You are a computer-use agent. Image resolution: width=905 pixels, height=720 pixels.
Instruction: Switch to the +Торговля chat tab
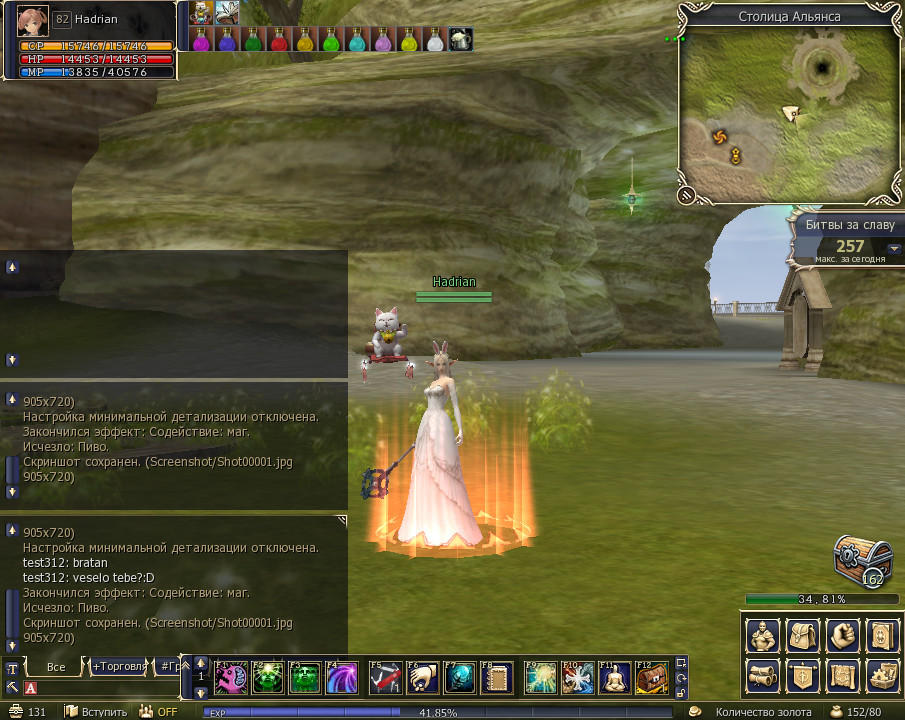coord(118,666)
